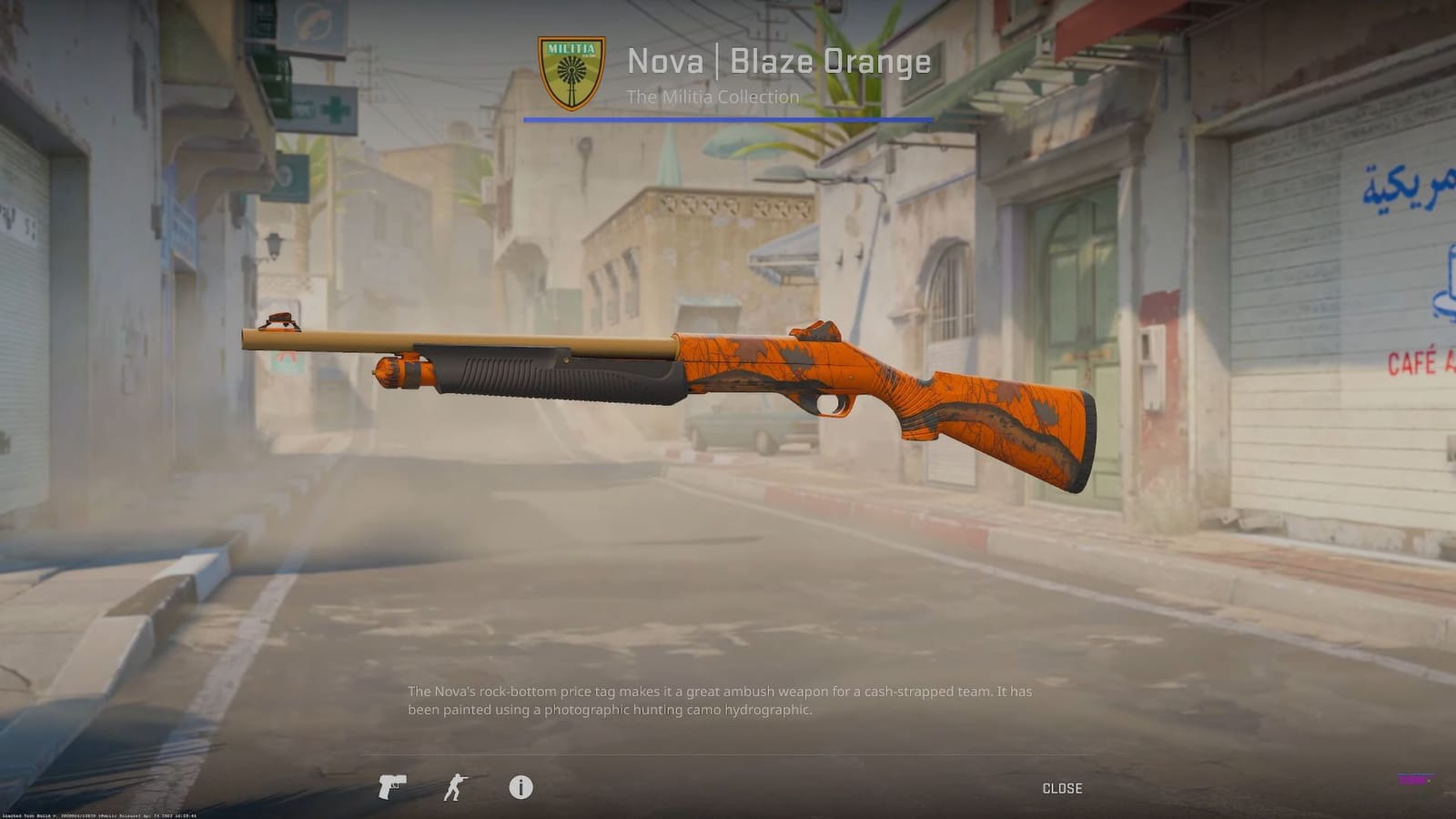
Task: Click the blue wear bar under the title
Action: [728, 119]
